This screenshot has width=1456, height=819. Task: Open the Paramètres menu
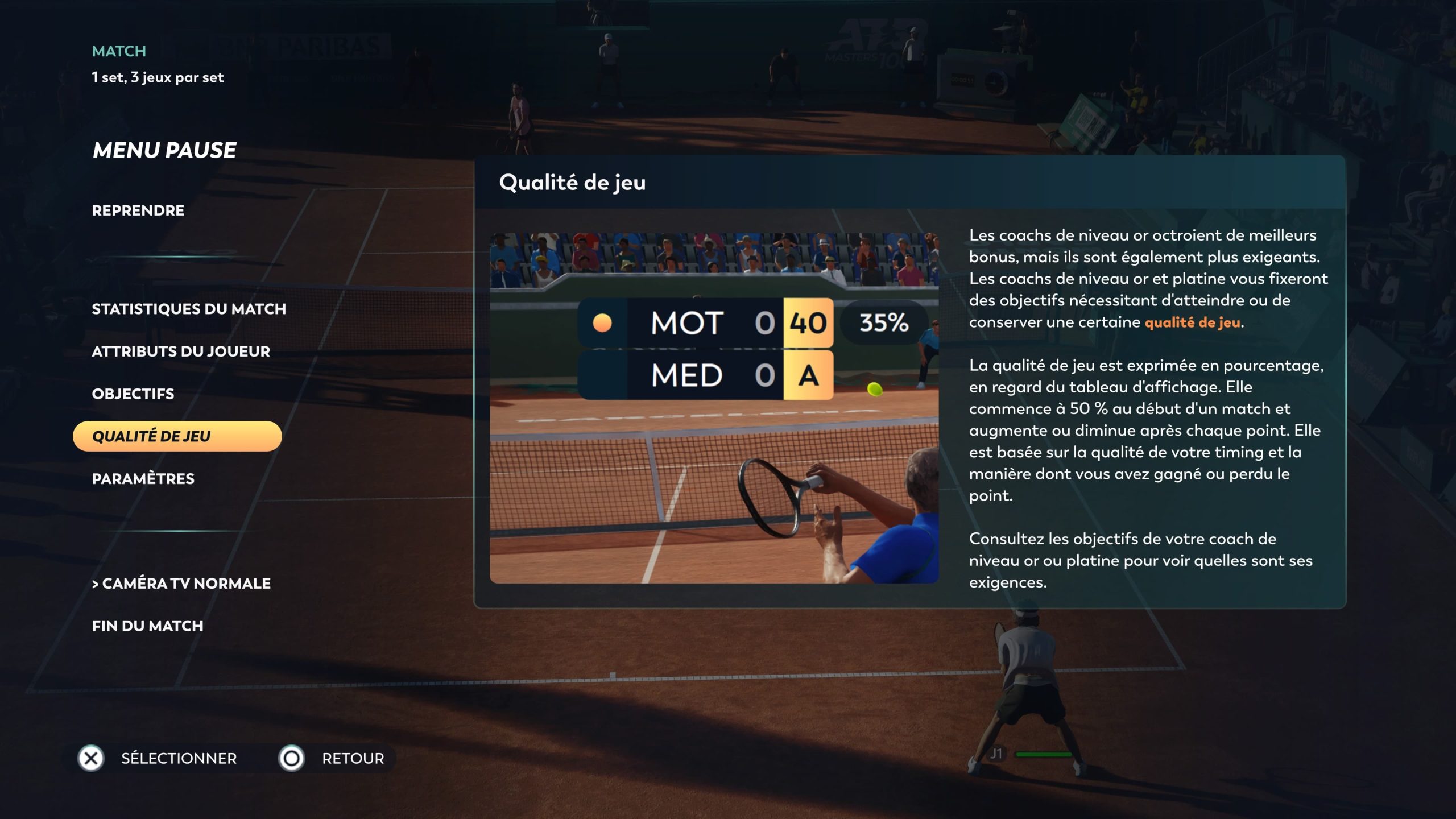[143, 479]
